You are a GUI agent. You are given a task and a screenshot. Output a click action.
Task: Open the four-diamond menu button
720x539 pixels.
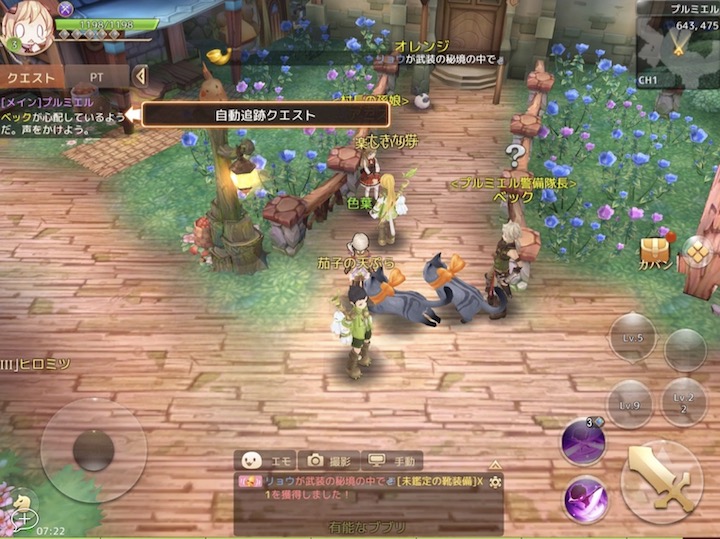click(x=696, y=251)
